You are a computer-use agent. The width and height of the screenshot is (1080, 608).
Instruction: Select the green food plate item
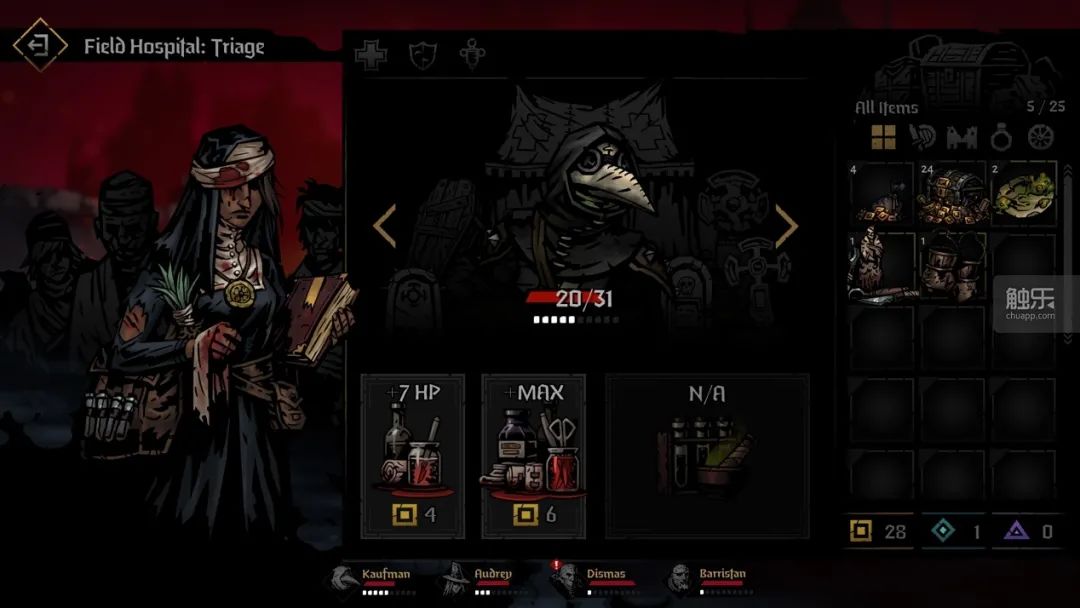tap(1025, 195)
